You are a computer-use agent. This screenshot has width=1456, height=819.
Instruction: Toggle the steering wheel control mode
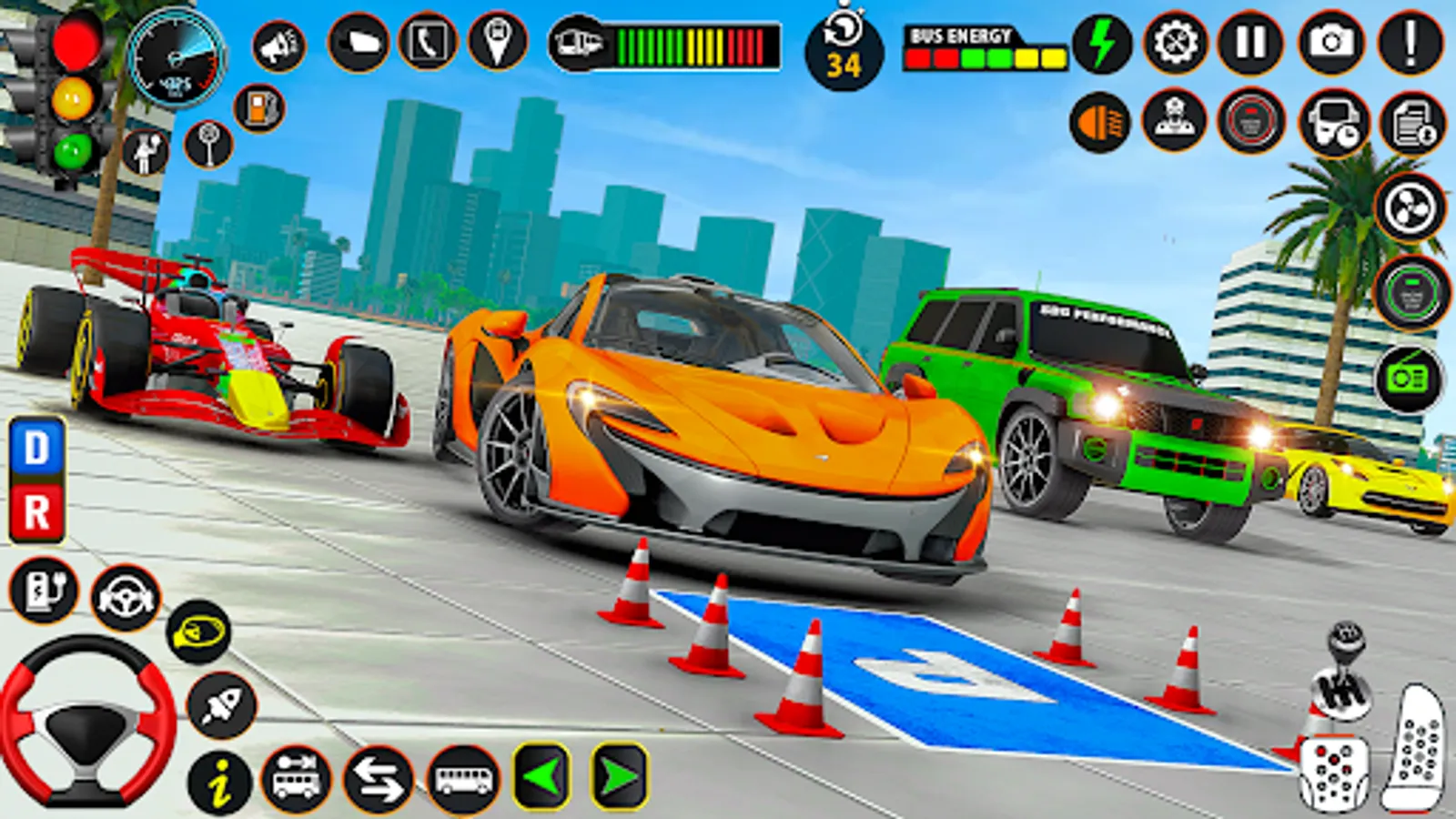[x=127, y=596]
